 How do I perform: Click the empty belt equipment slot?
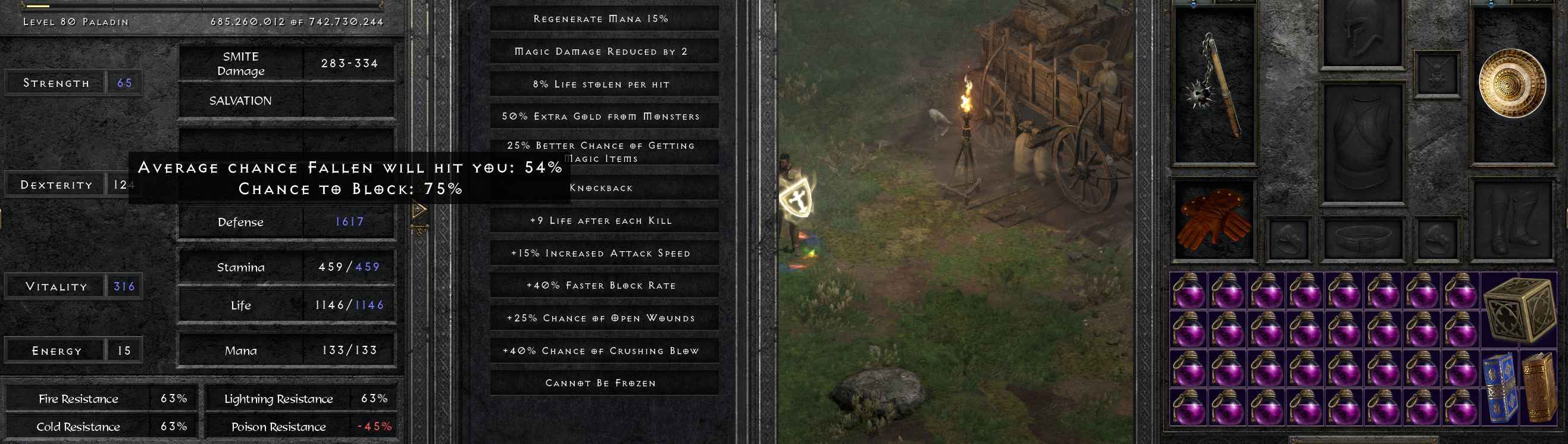[x=1362, y=238]
